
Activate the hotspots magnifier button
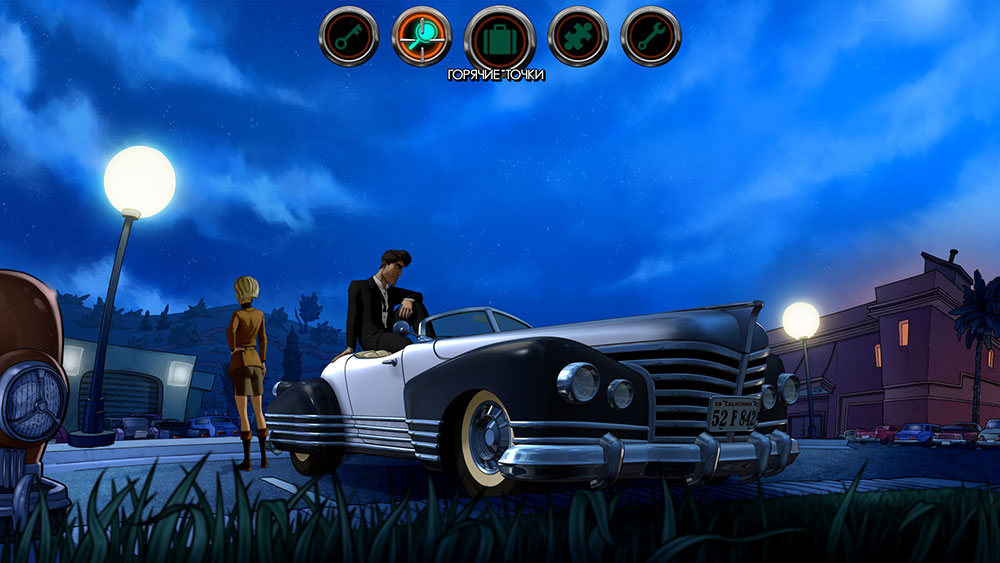(421, 37)
